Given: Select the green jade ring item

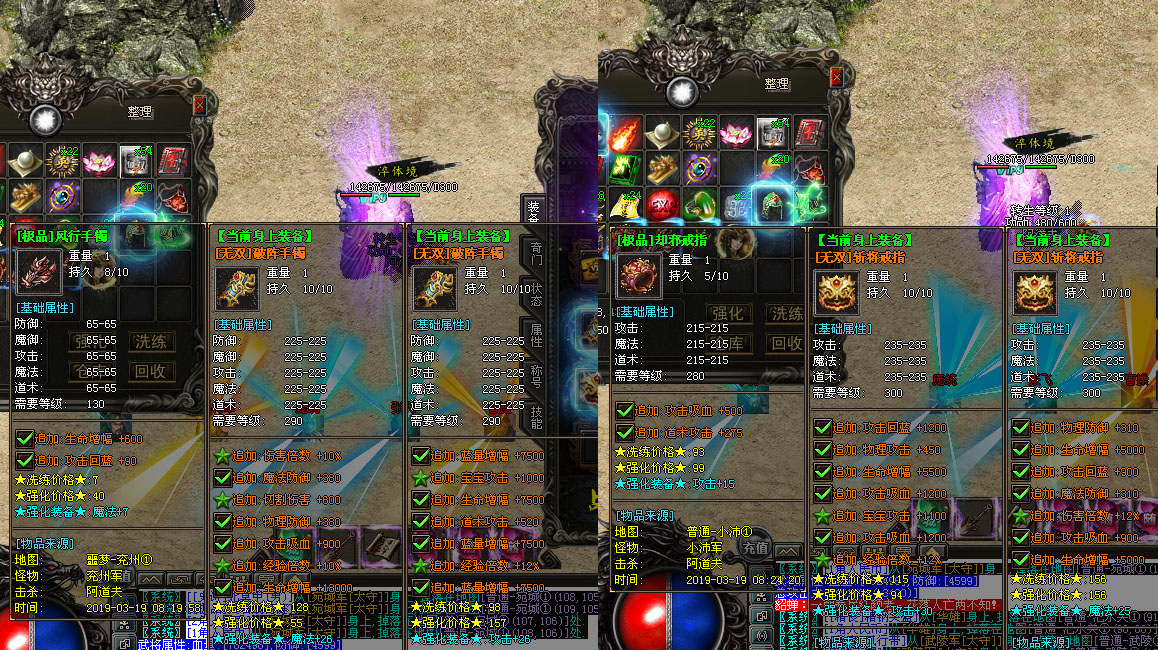Looking at the screenshot, I should [x=698, y=204].
